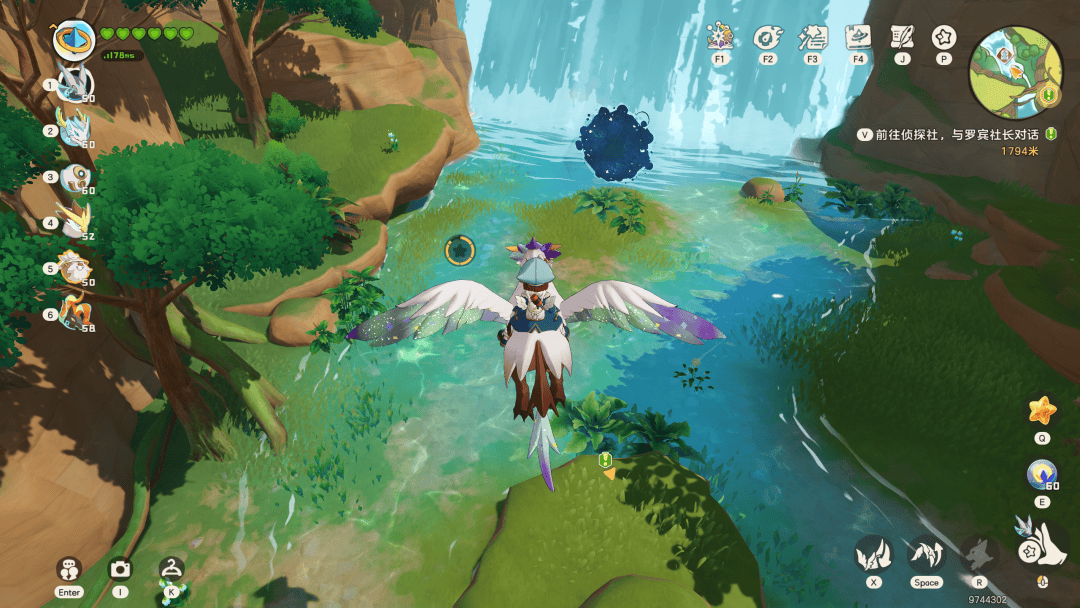1080x608 pixels.
Task: Open the quest journal scroll with quill
Action: coord(902,38)
